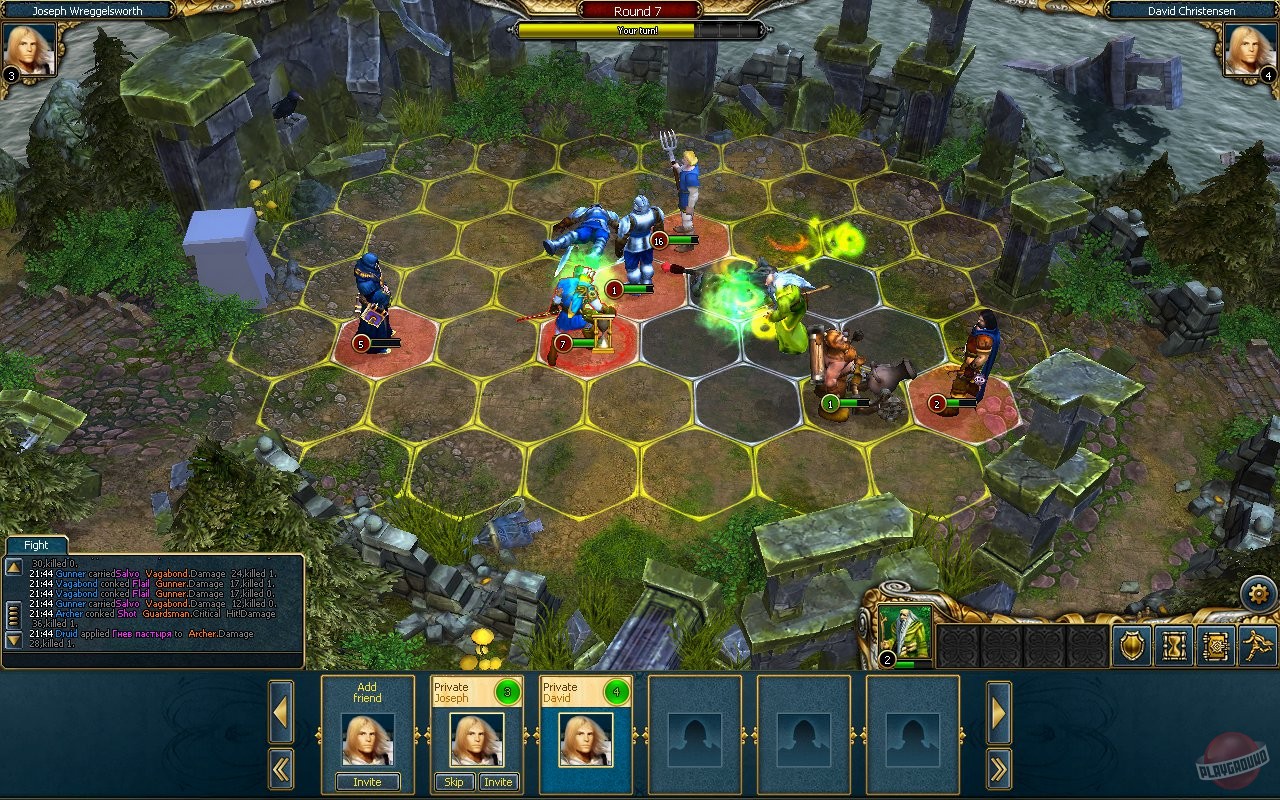Viewport: 1280px width, 800px height.
Task: Open the spellbook action icon
Action: coord(1215,645)
